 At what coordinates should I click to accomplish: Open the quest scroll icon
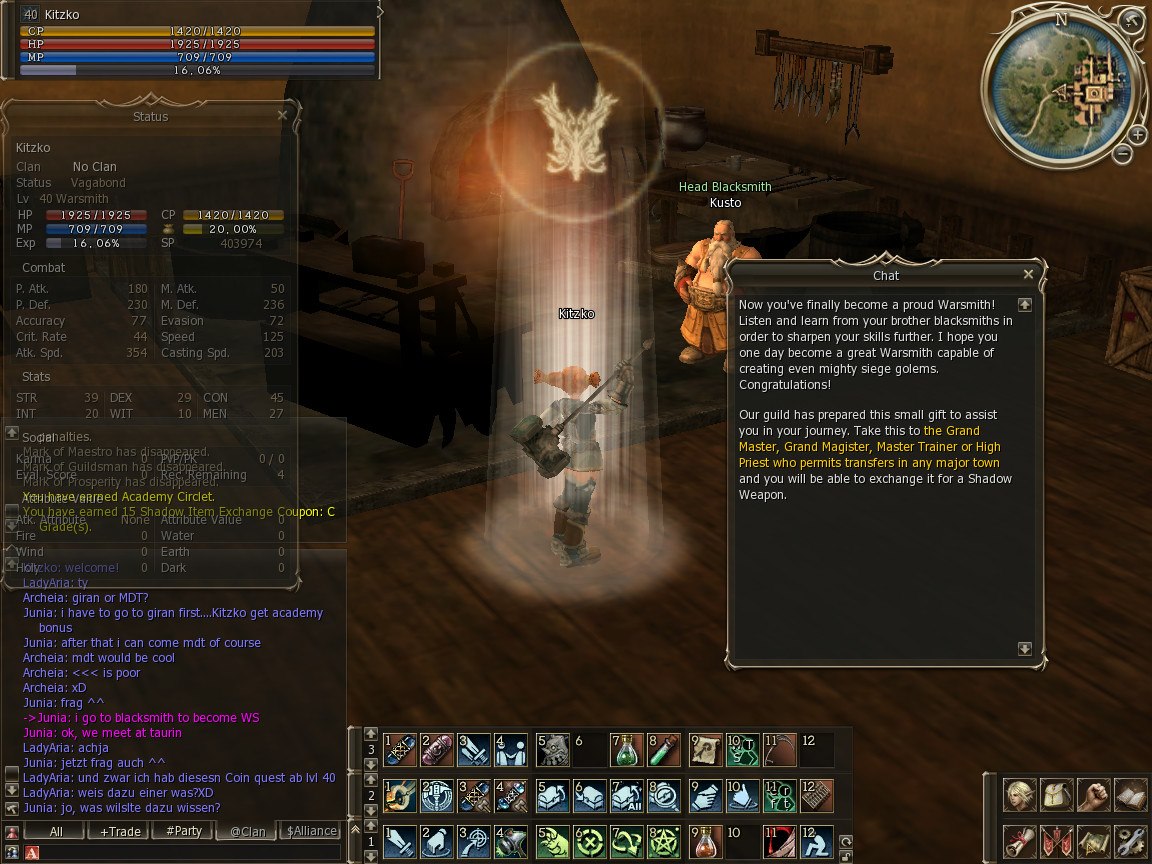(1020, 841)
